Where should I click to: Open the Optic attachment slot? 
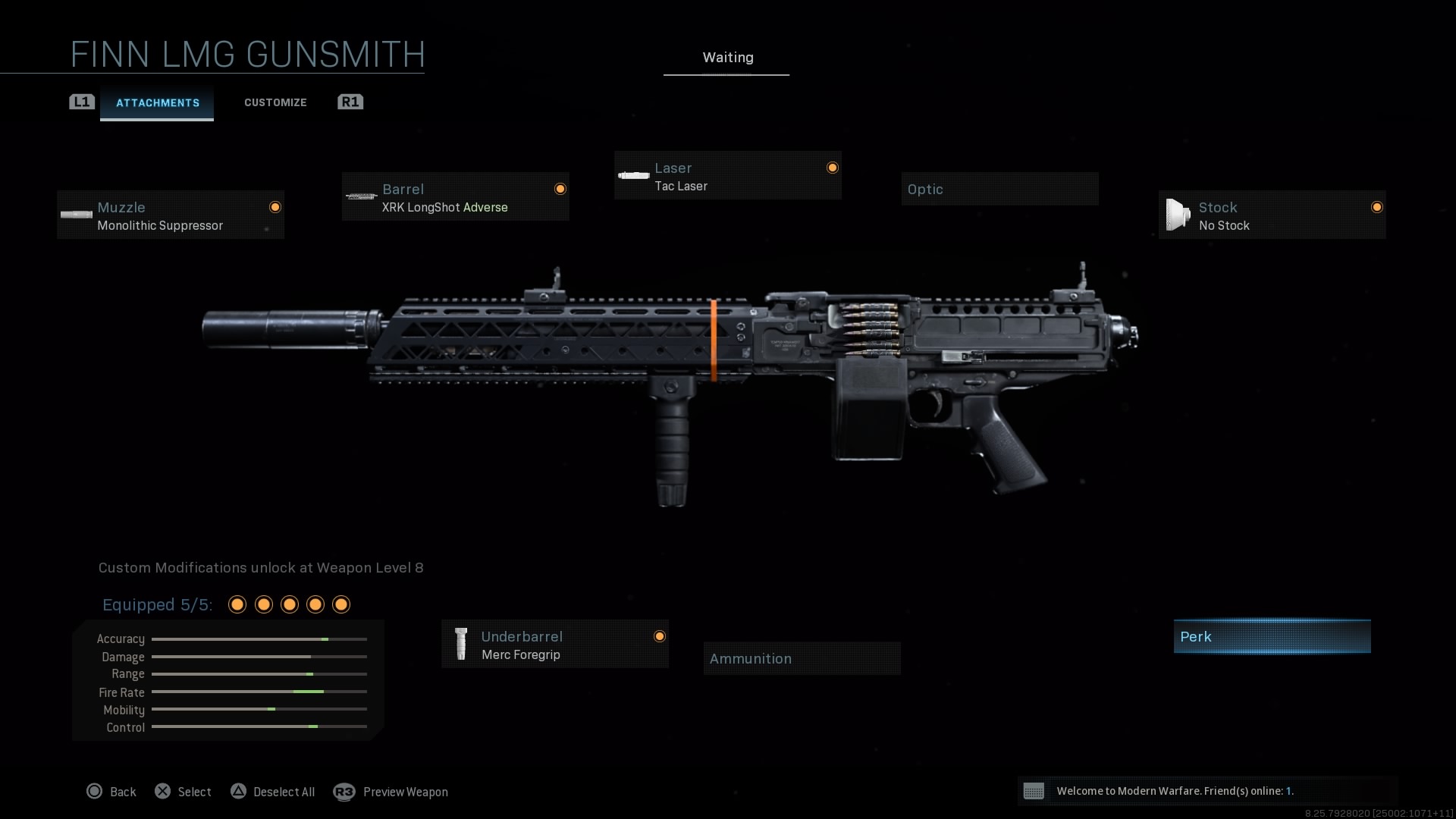tap(999, 188)
